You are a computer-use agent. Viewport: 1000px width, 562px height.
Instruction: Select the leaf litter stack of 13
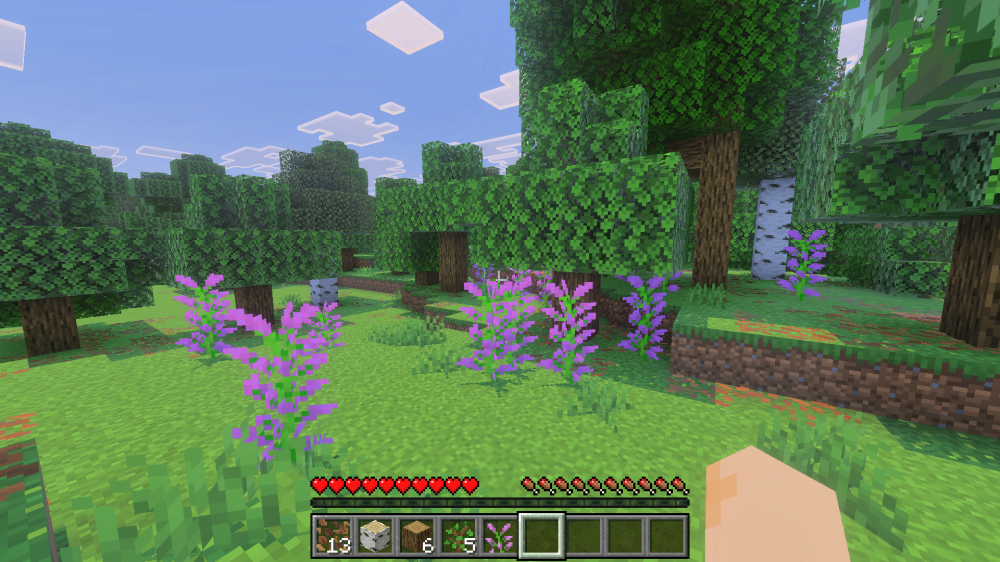[332, 537]
